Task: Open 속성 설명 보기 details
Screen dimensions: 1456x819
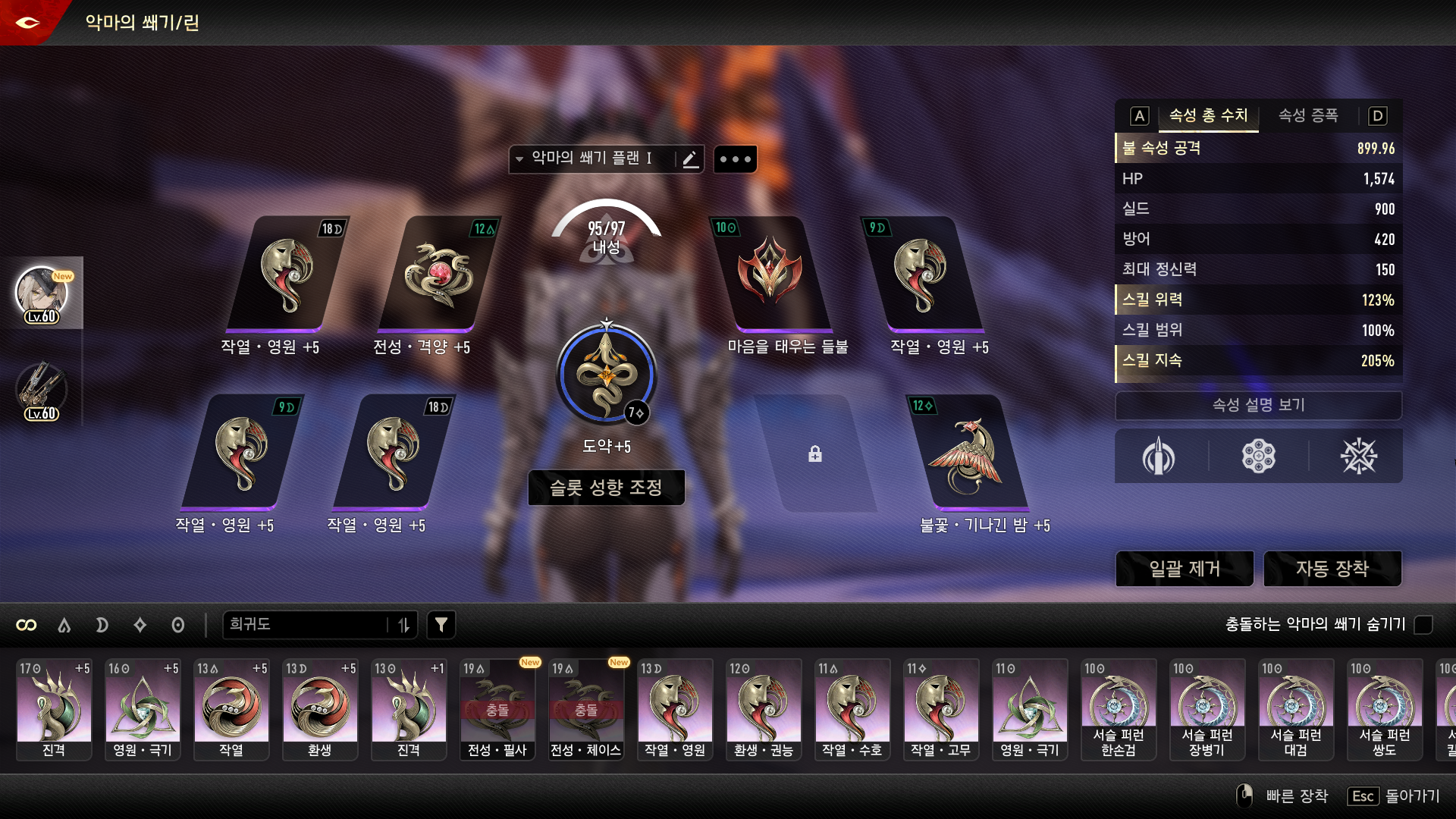Action: click(x=1258, y=405)
